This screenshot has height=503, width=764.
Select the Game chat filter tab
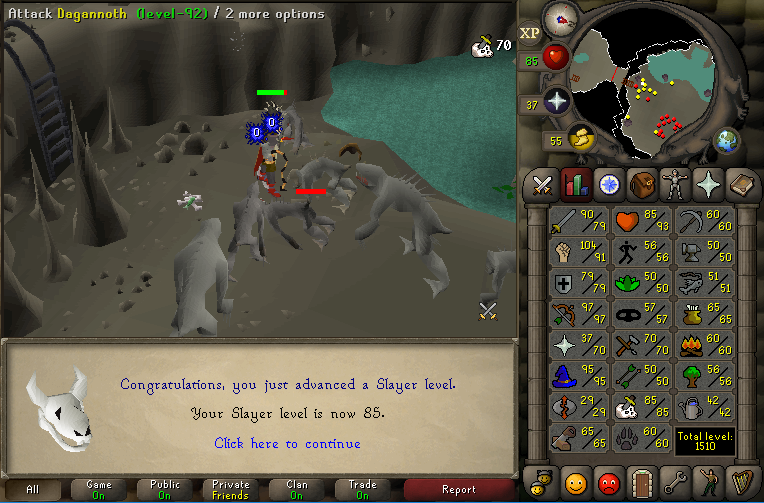(x=98, y=489)
